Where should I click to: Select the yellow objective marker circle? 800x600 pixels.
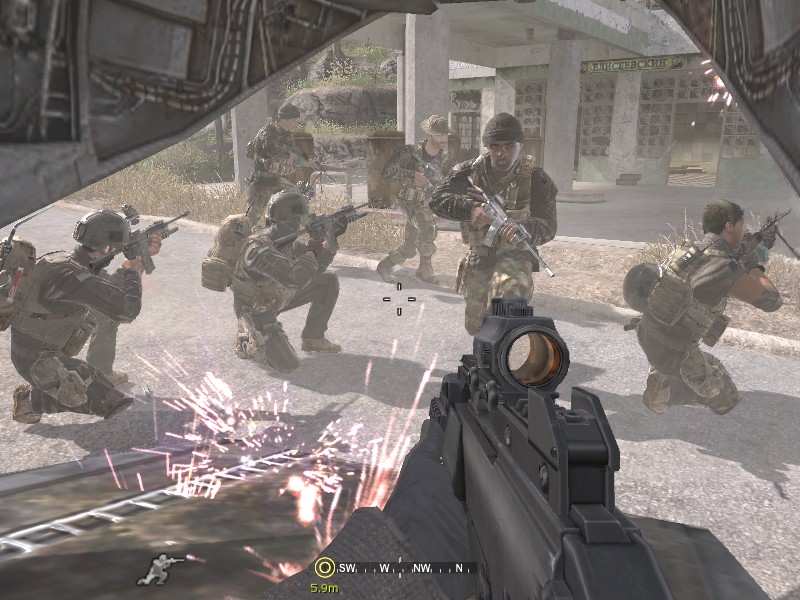coord(323,568)
